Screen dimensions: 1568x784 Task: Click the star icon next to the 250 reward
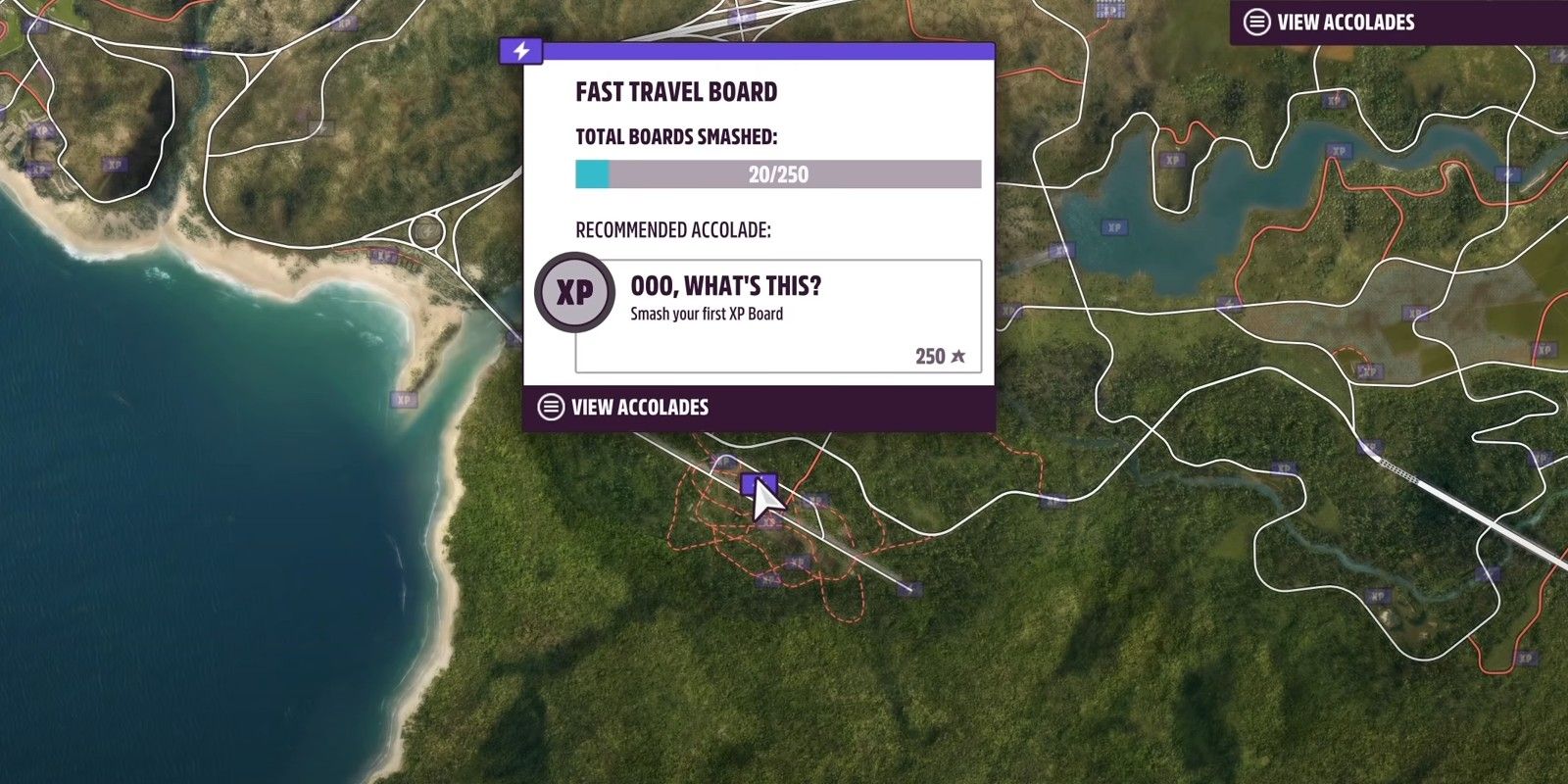pos(955,356)
